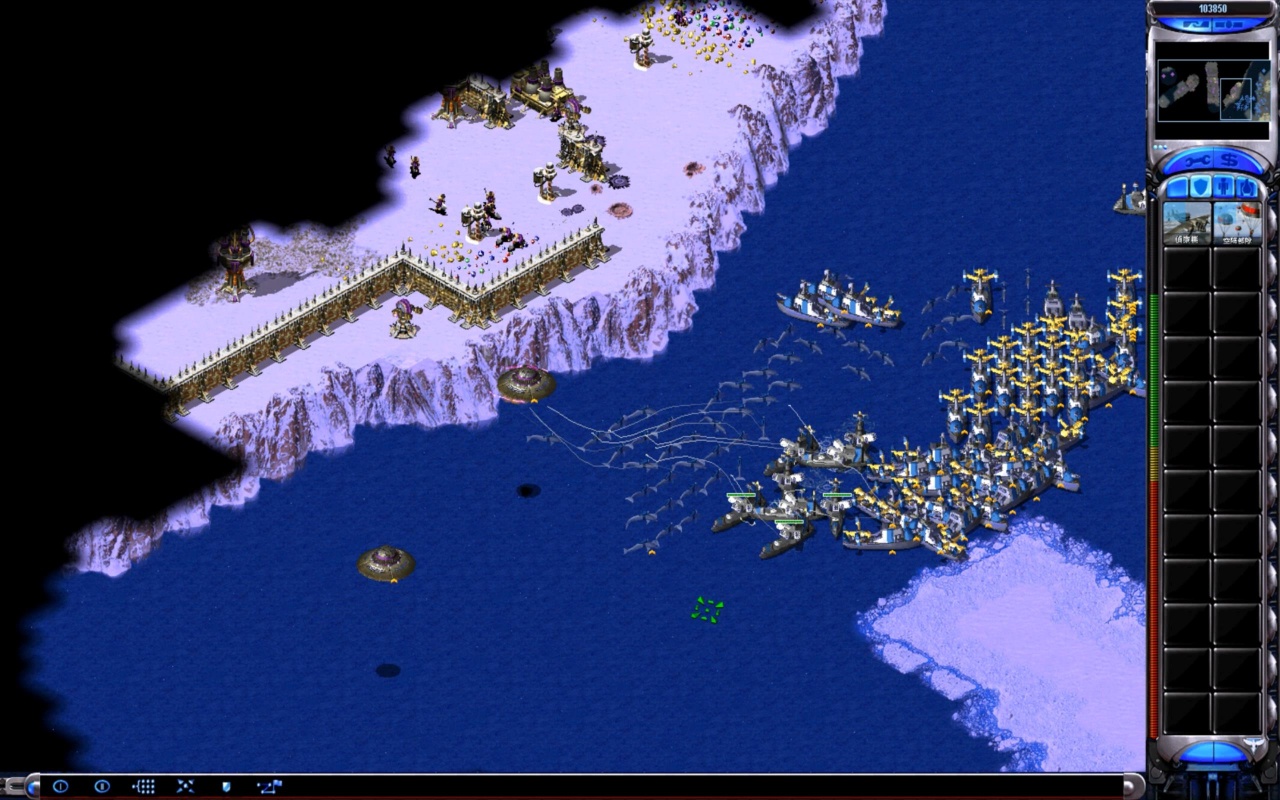The image size is (1280, 800).
Task: Switch to the structures build tab
Action: 1176,187
